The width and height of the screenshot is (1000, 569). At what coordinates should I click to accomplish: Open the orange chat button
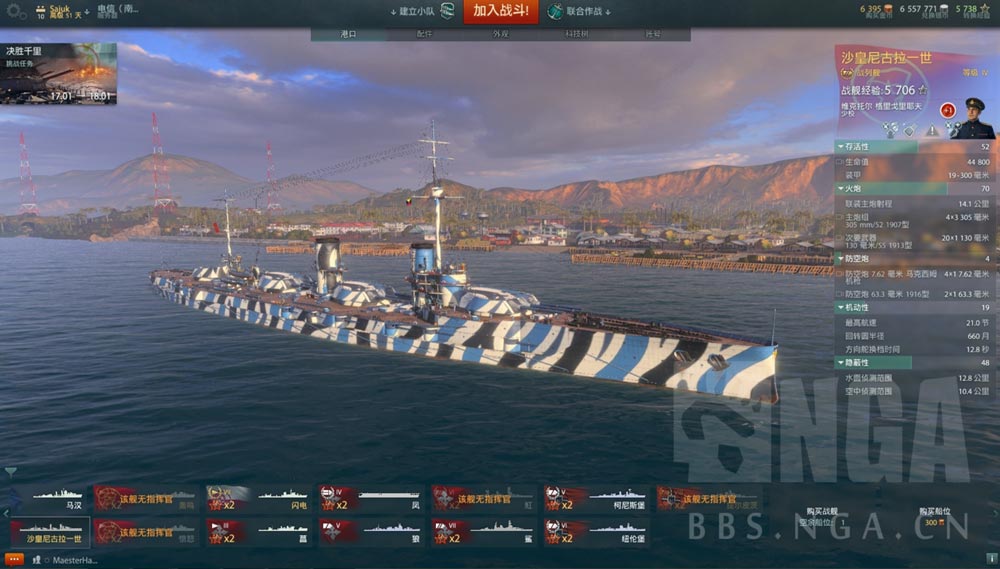[x=14, y=560]
